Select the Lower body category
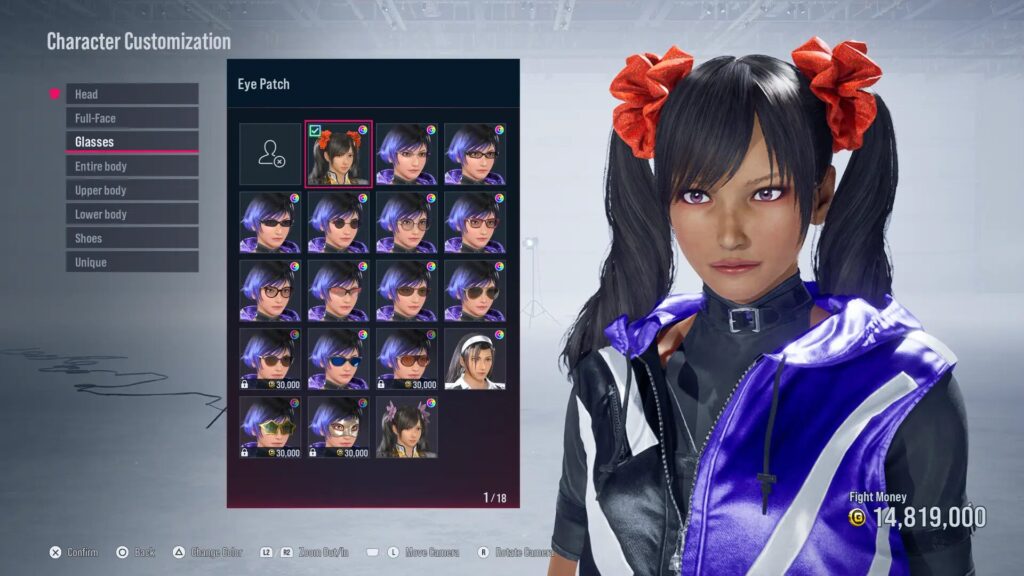 131,214
